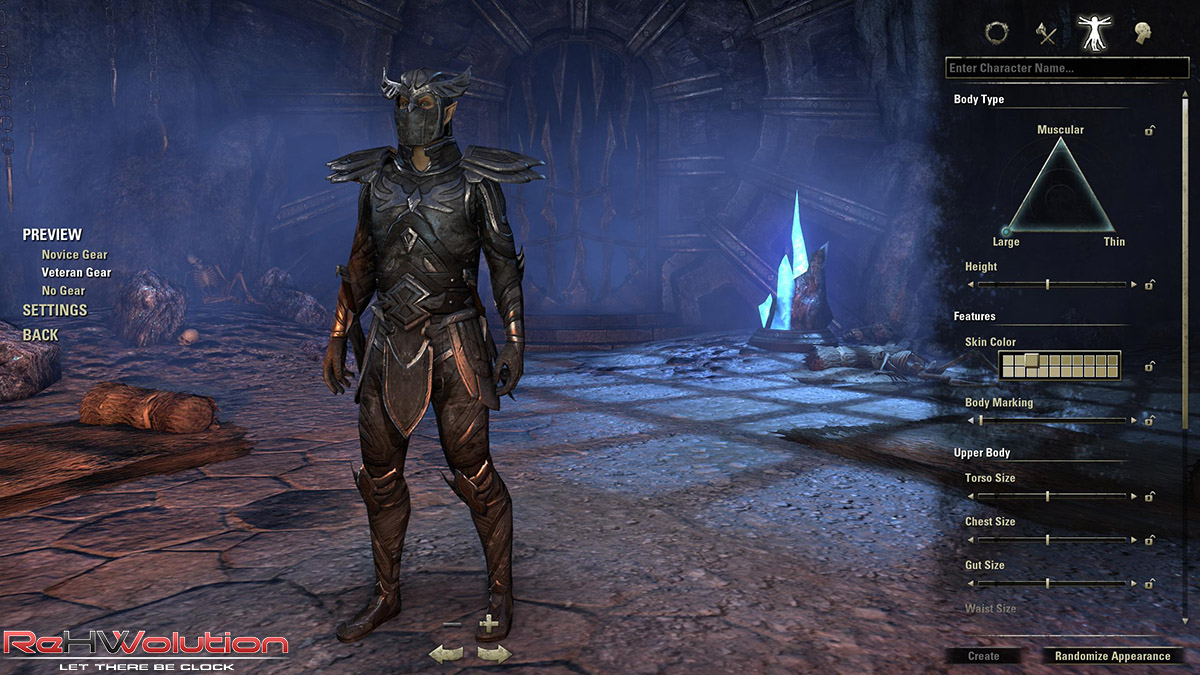This screenshot has height=675, width=1200.
Task: Select Veteran Gear preview option
Action: (76, 273)
